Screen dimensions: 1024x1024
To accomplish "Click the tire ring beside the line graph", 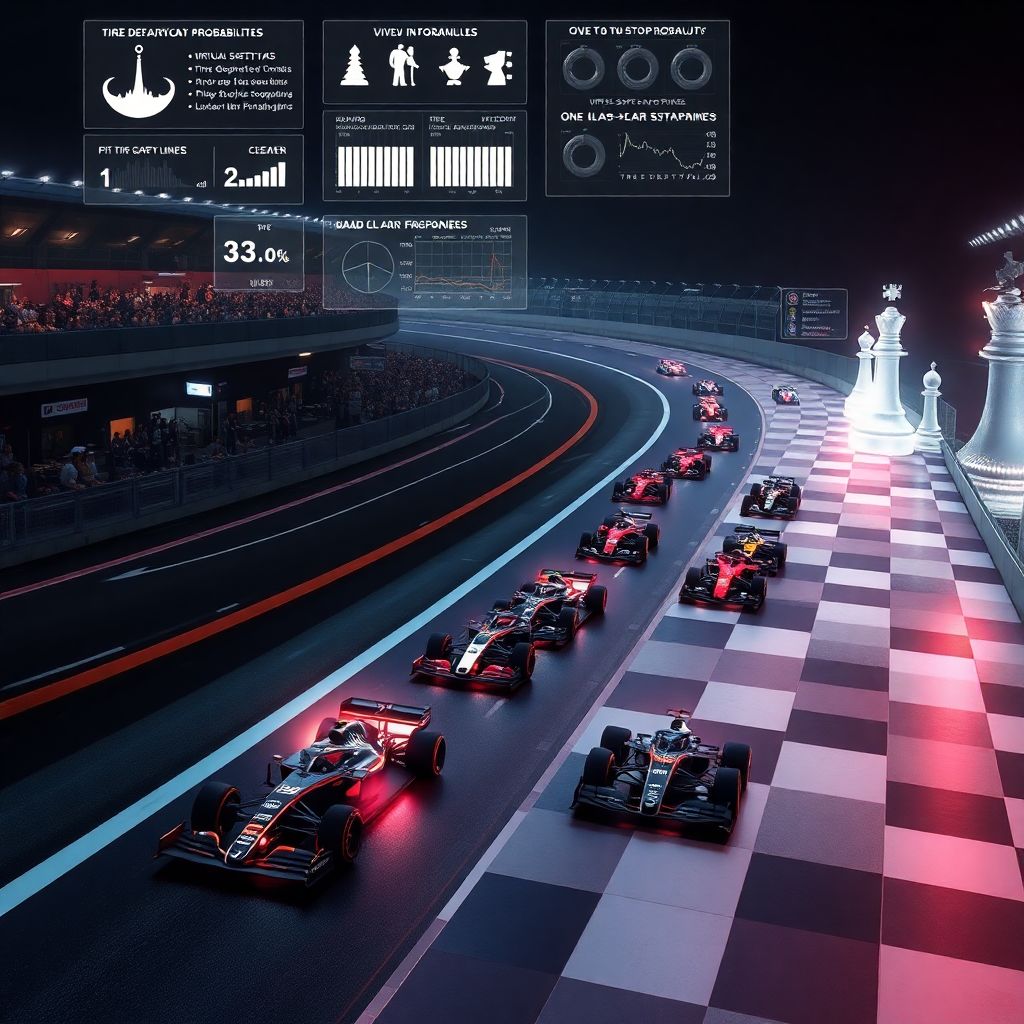I will point(583,155).
